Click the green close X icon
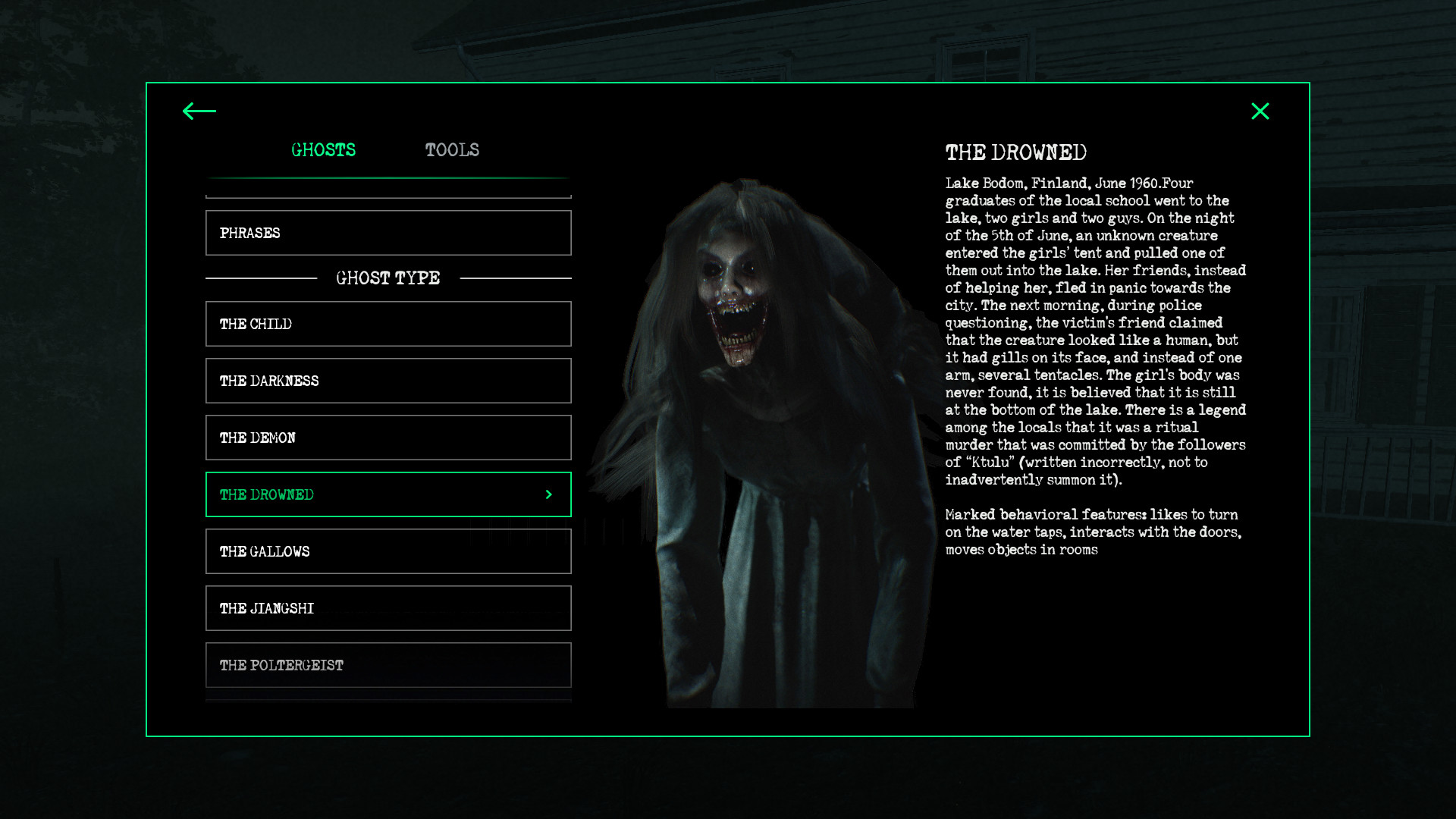 coord(1261,111)
